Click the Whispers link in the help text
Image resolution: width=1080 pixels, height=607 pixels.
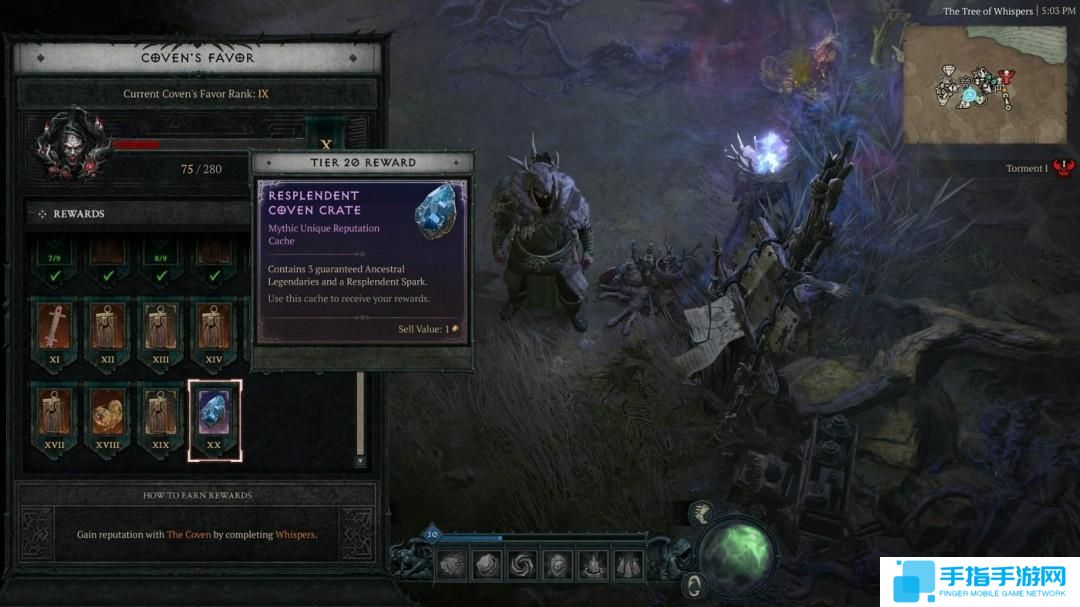pos(294,535)
